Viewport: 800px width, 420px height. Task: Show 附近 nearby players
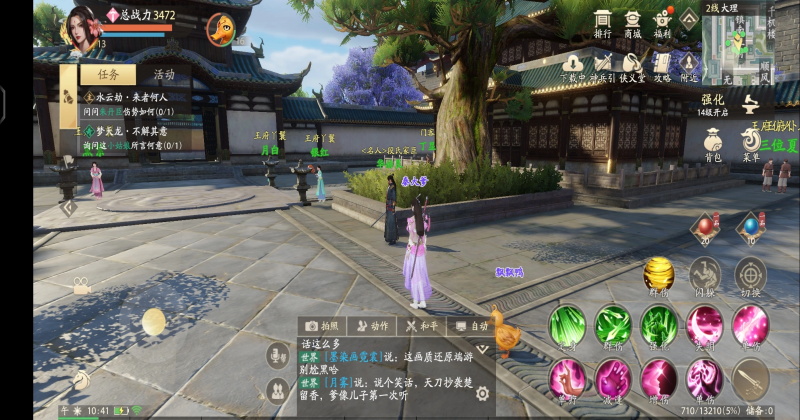tap(689, 66)
